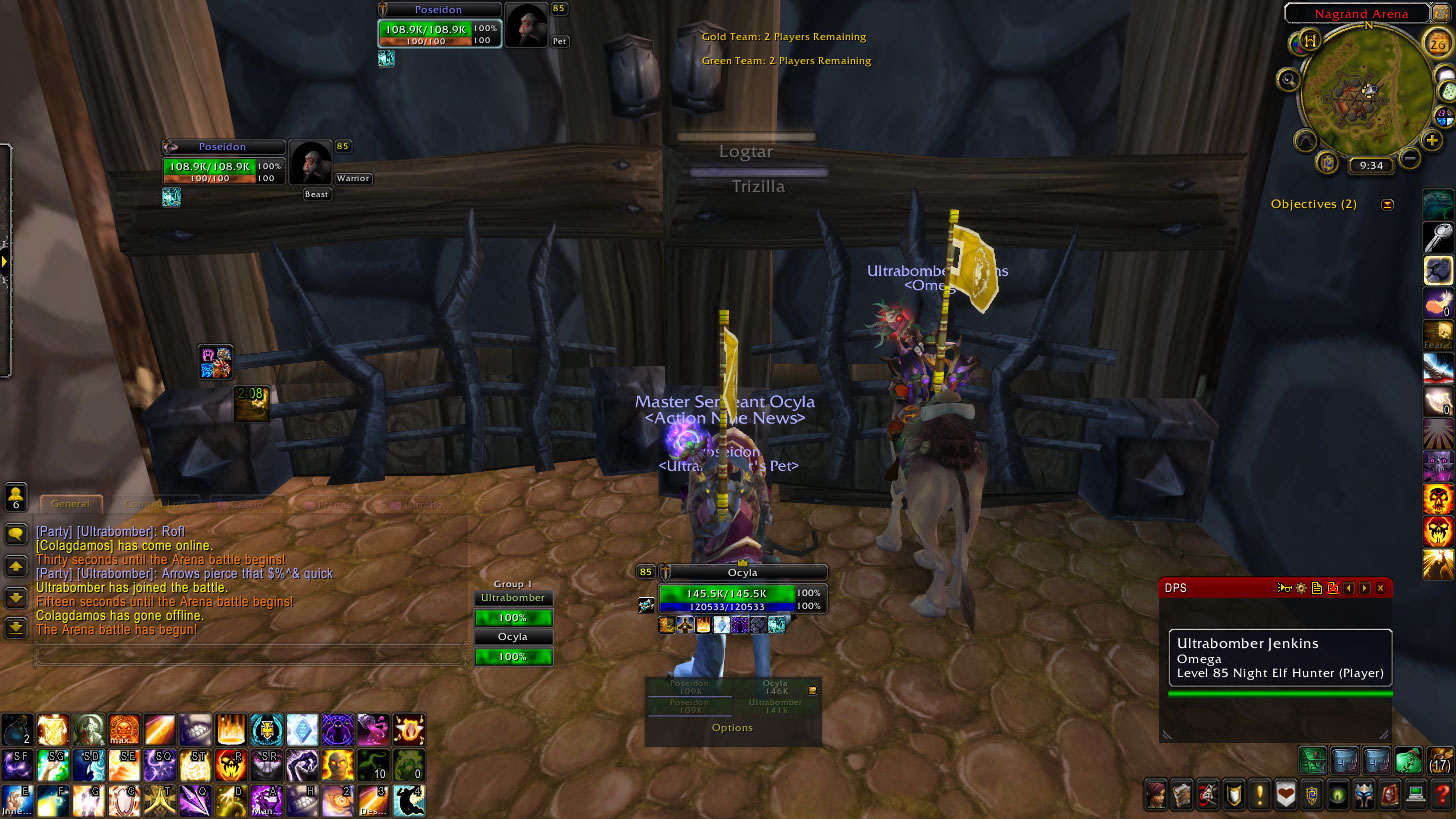Open the DPS meter gear settings

point(1300,588)
